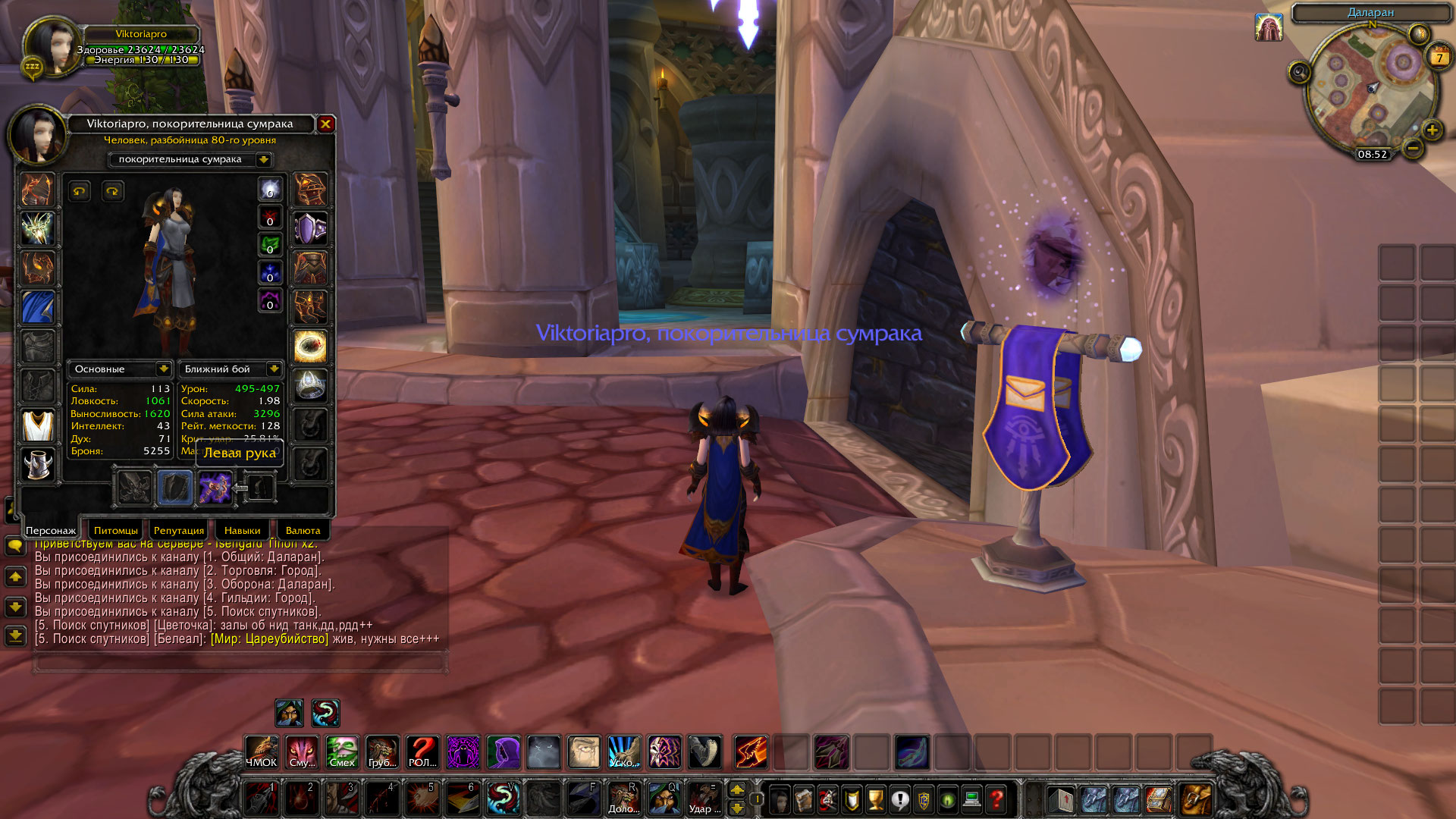Rotate the character model left

80,191
